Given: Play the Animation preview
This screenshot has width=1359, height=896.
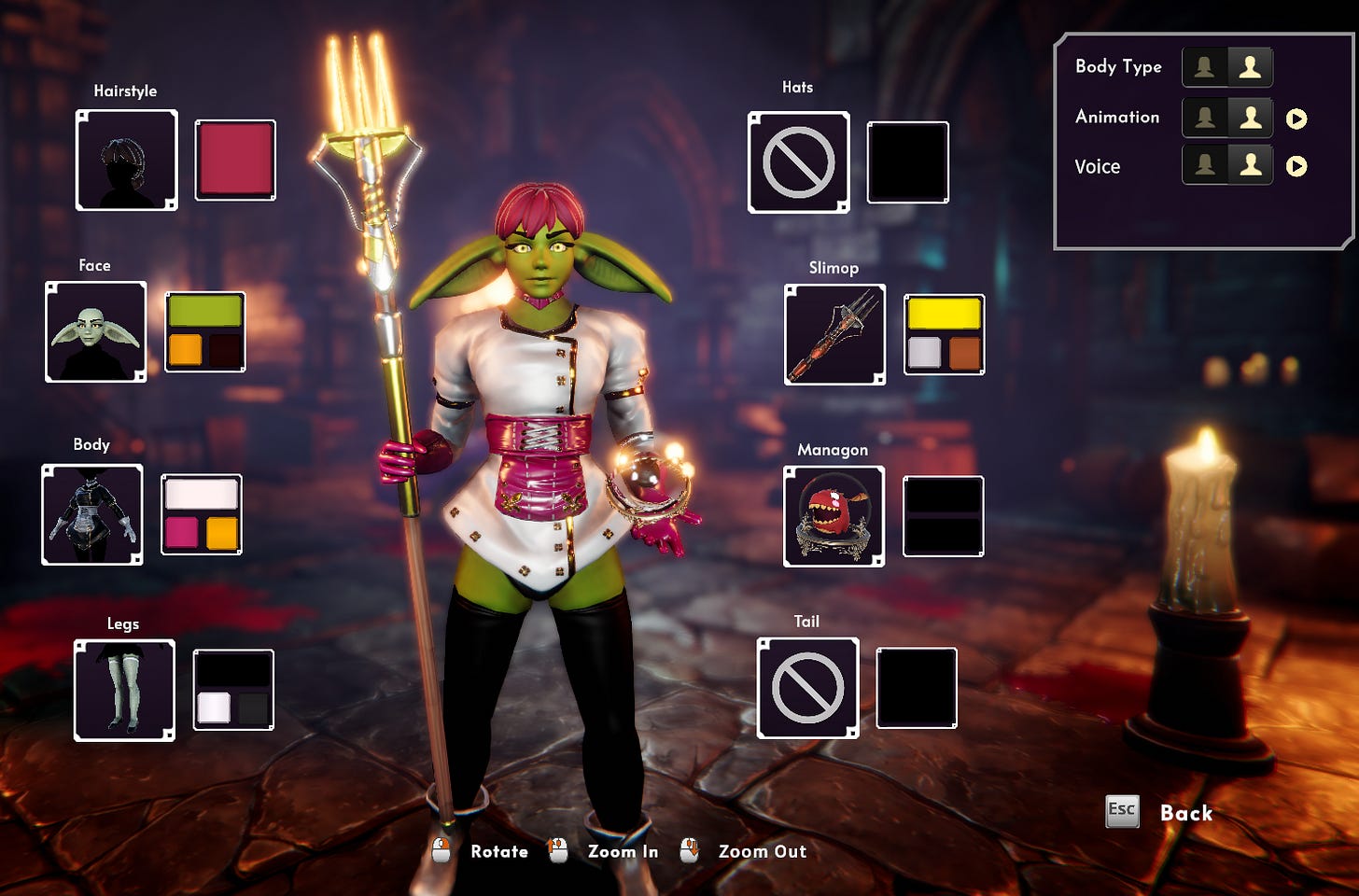Looking at the screenshot, I should tap(1296, 119).
